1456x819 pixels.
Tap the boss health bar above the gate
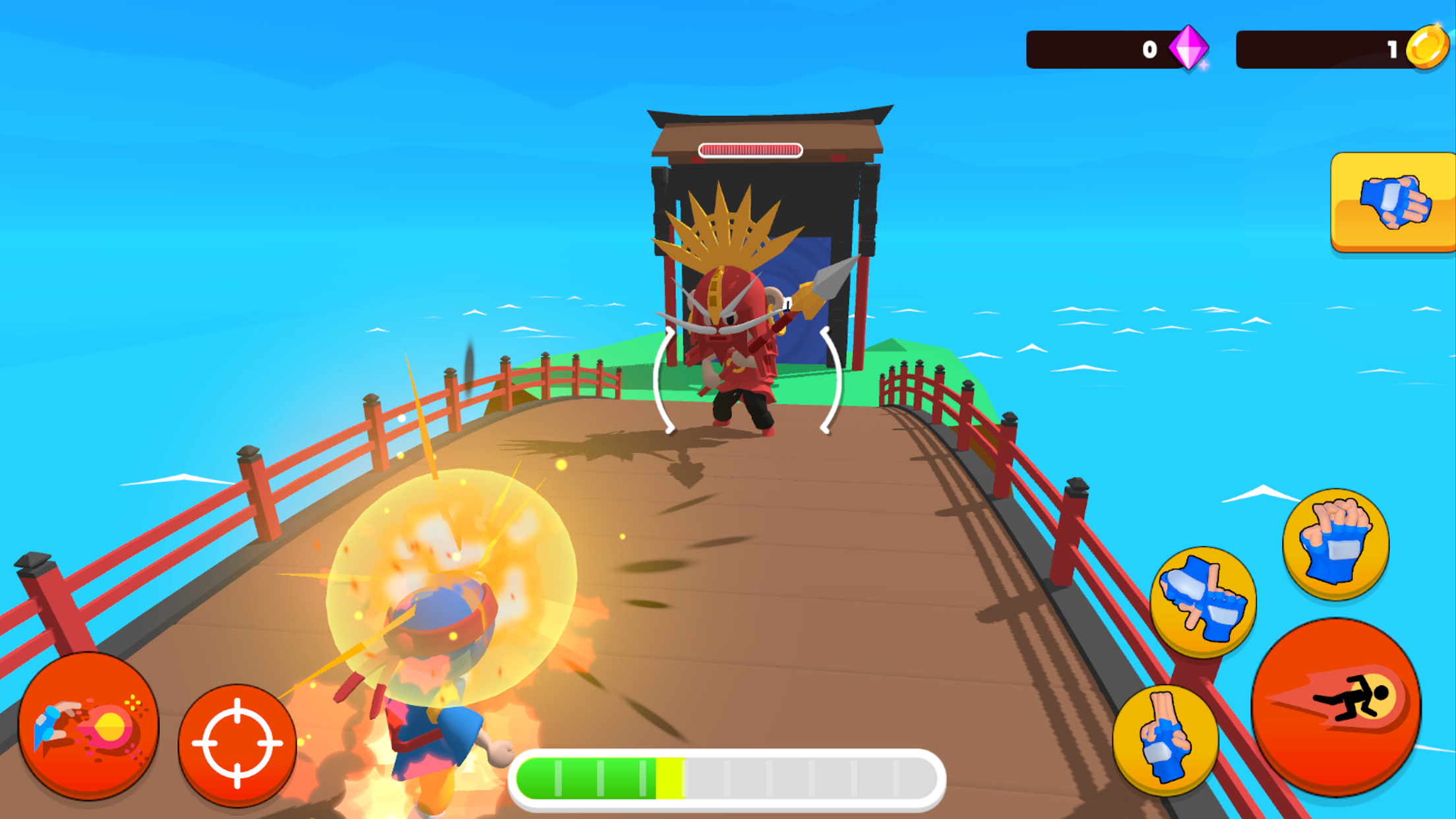tap(750, 150)
